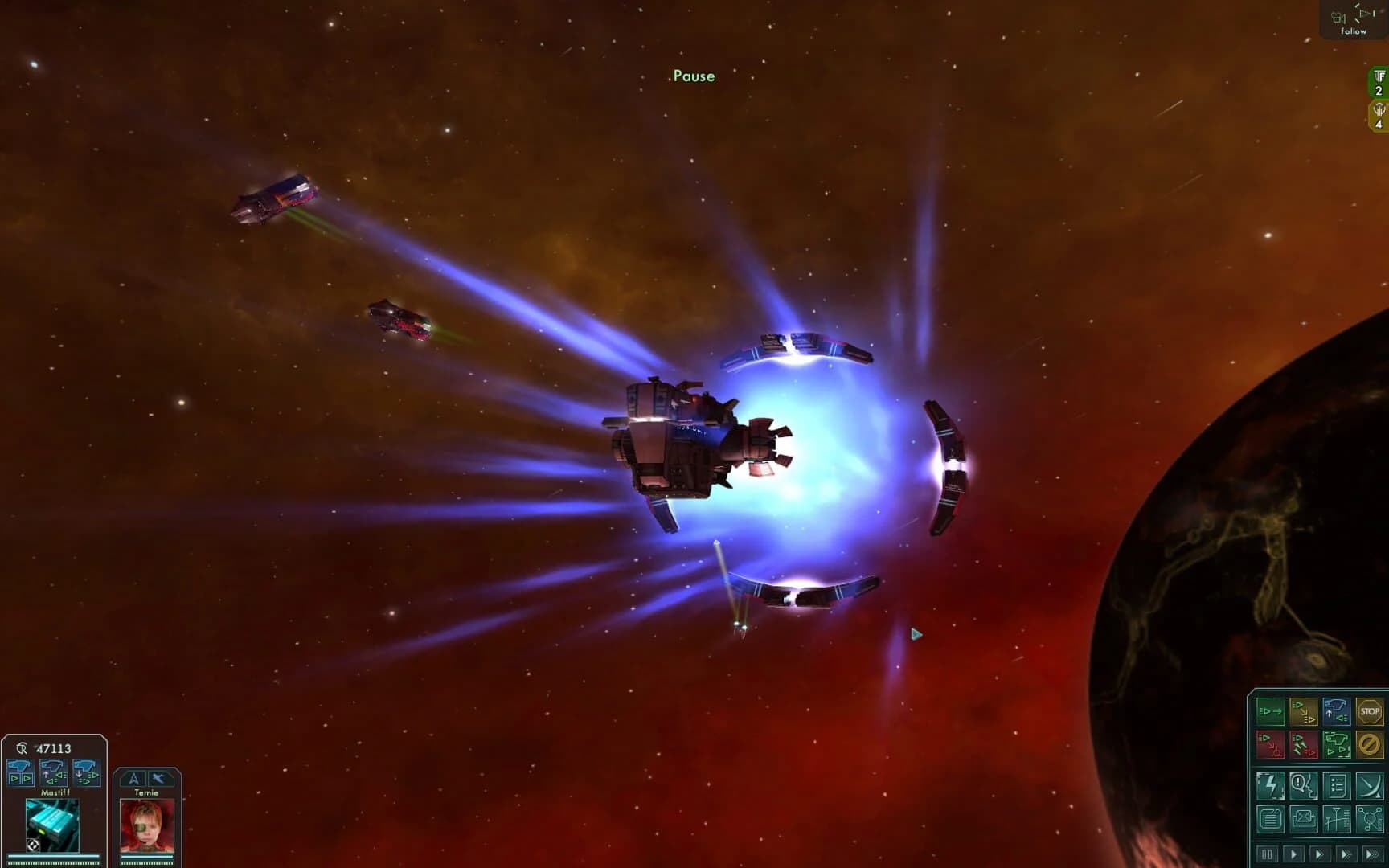Toggle Temie's fighter craft icon
Screen dimensions: 1389x868
click(160, 778)
